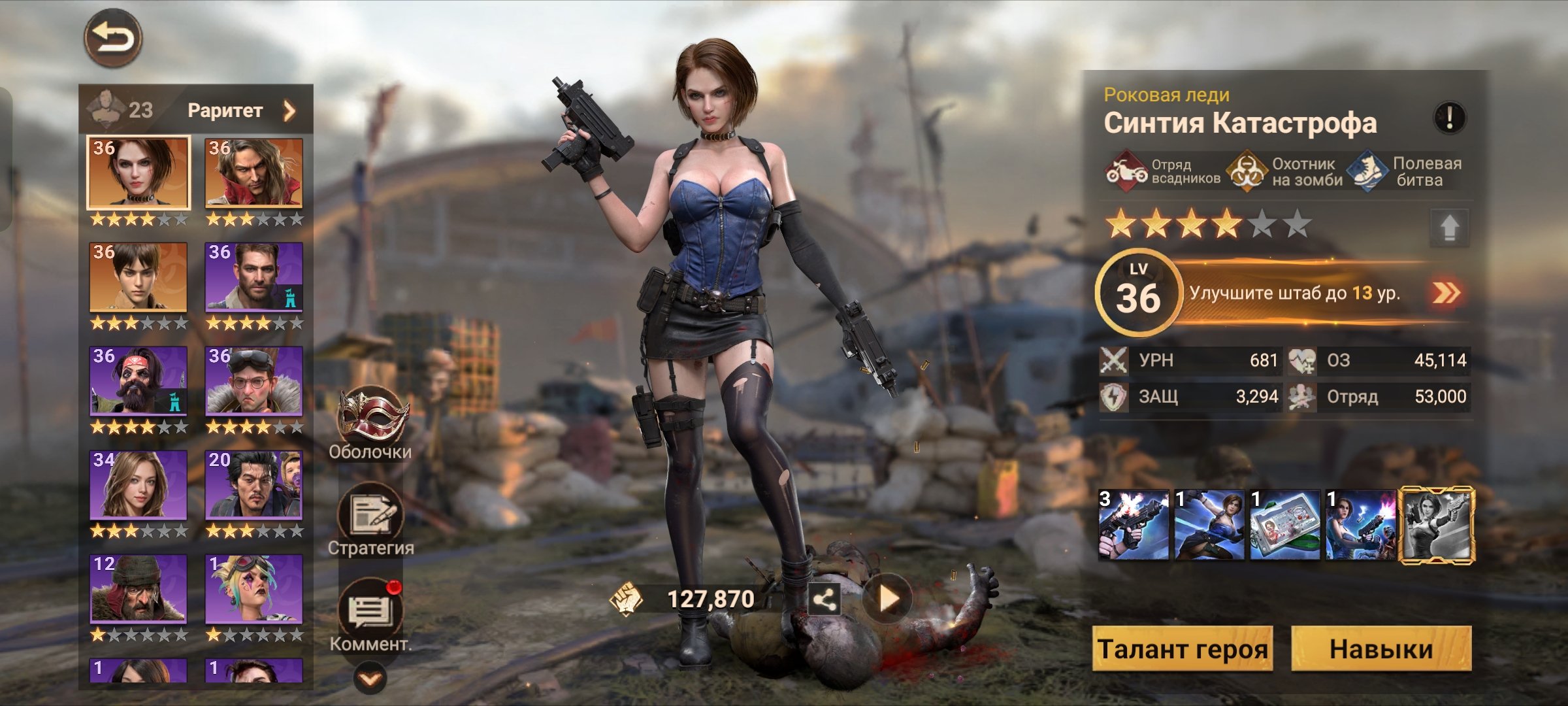Go back with the return arrow button
The height and width of the screenshot is (706, 1568).
tap(113, 37)
